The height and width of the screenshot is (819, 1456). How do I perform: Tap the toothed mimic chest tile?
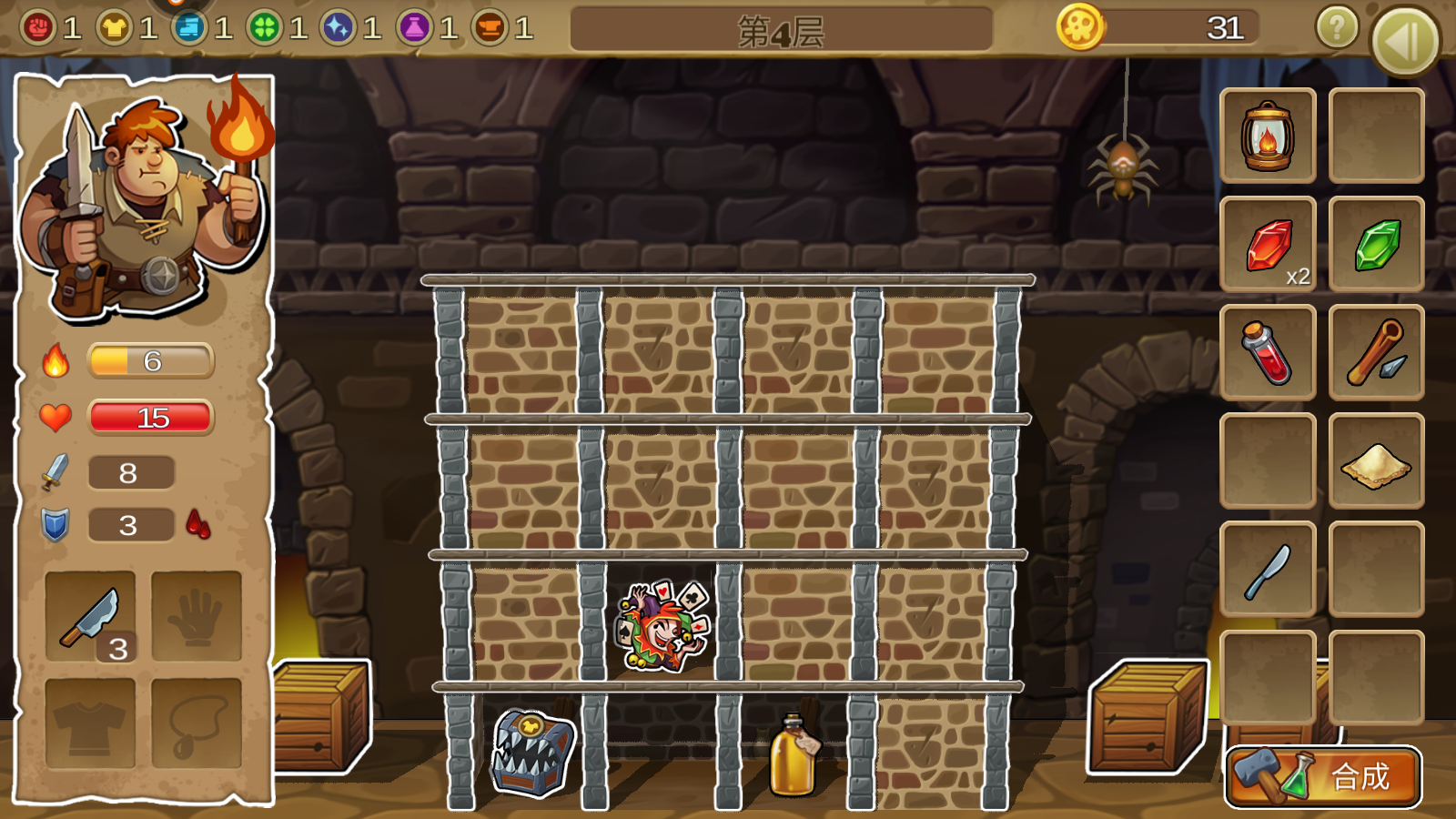coord(532,752)
